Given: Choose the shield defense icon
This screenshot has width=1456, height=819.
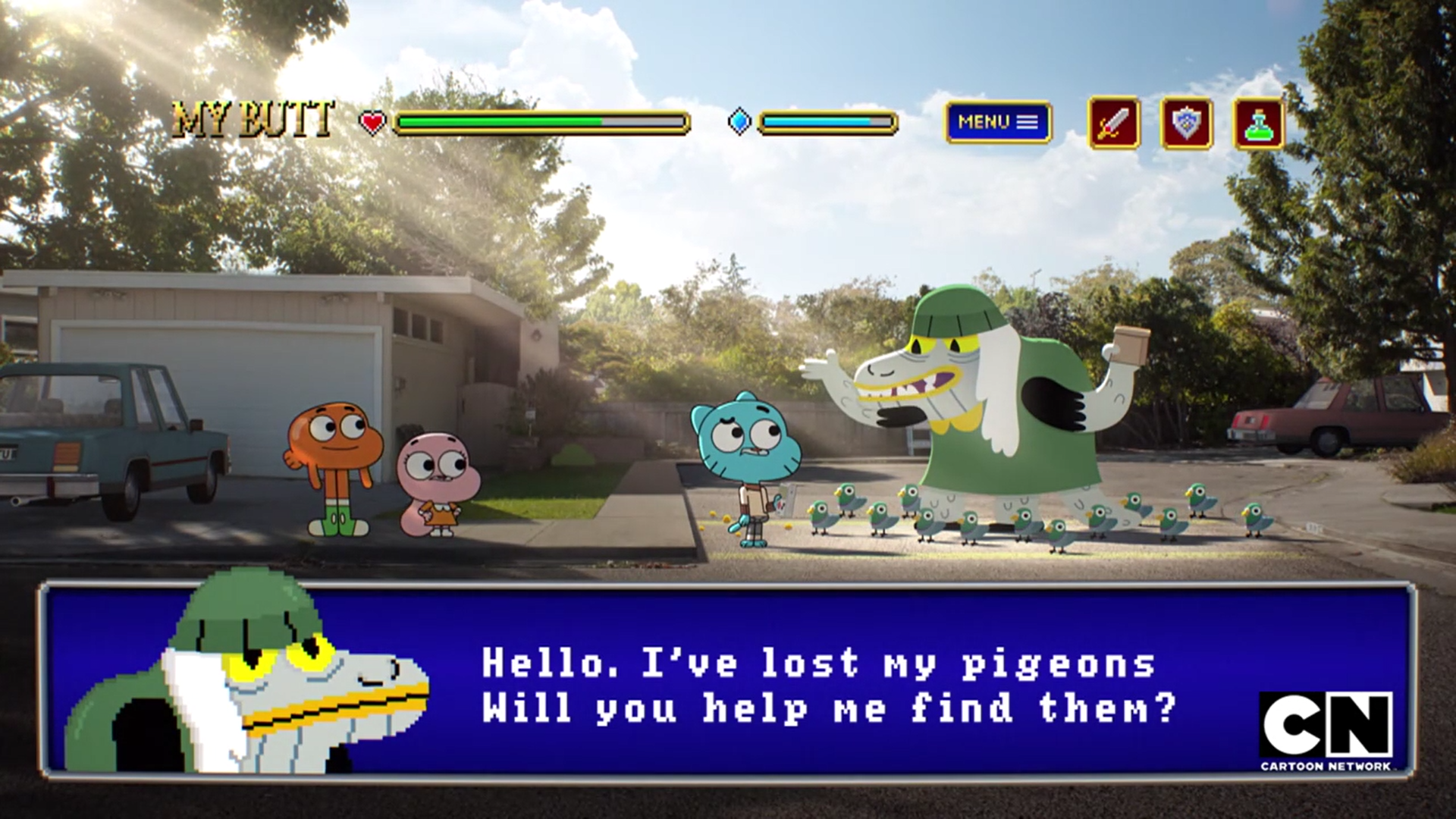Looking at the screenshot, I should 1186,123.
